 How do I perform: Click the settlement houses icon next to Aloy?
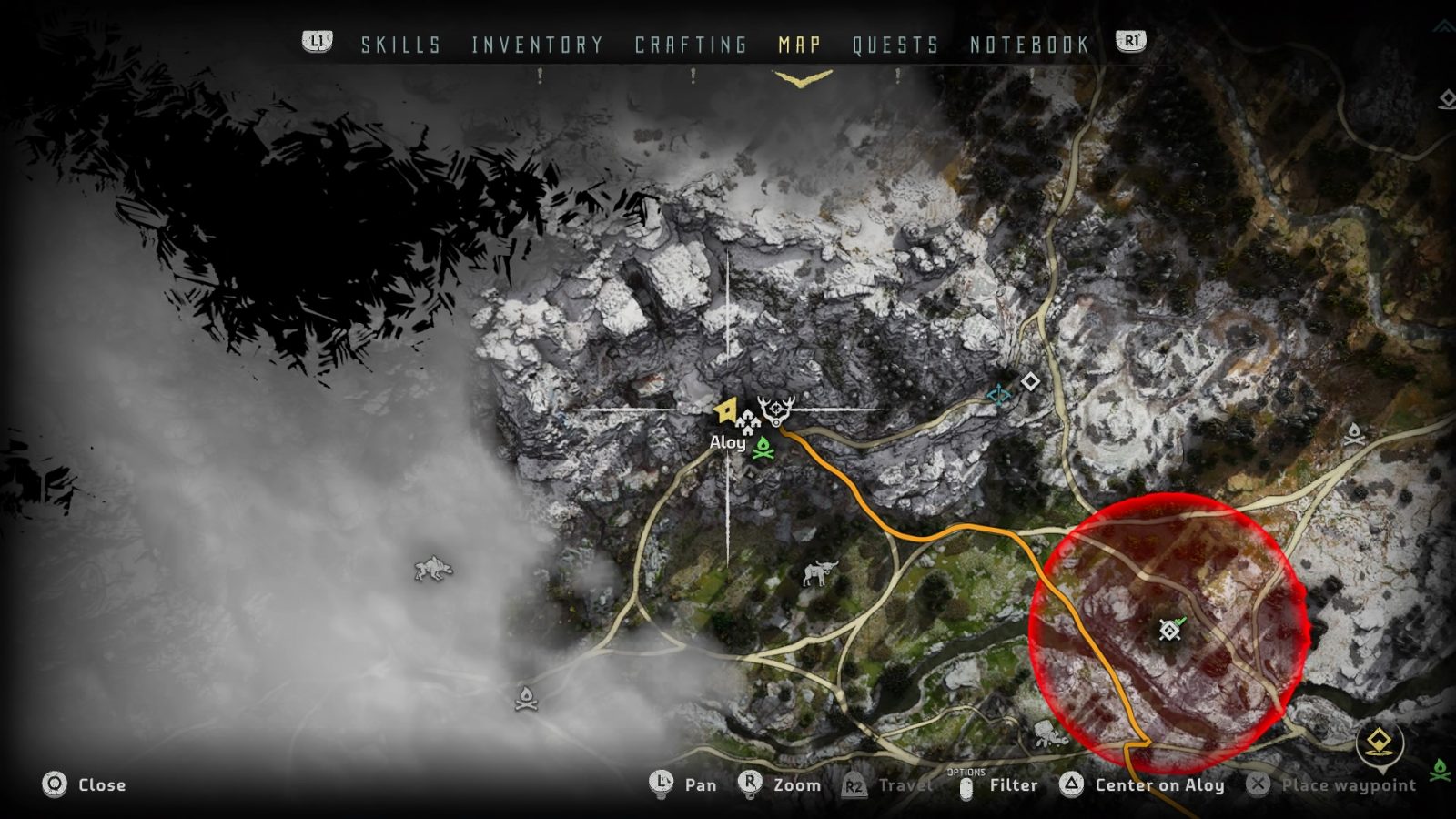tap(748, 421)
